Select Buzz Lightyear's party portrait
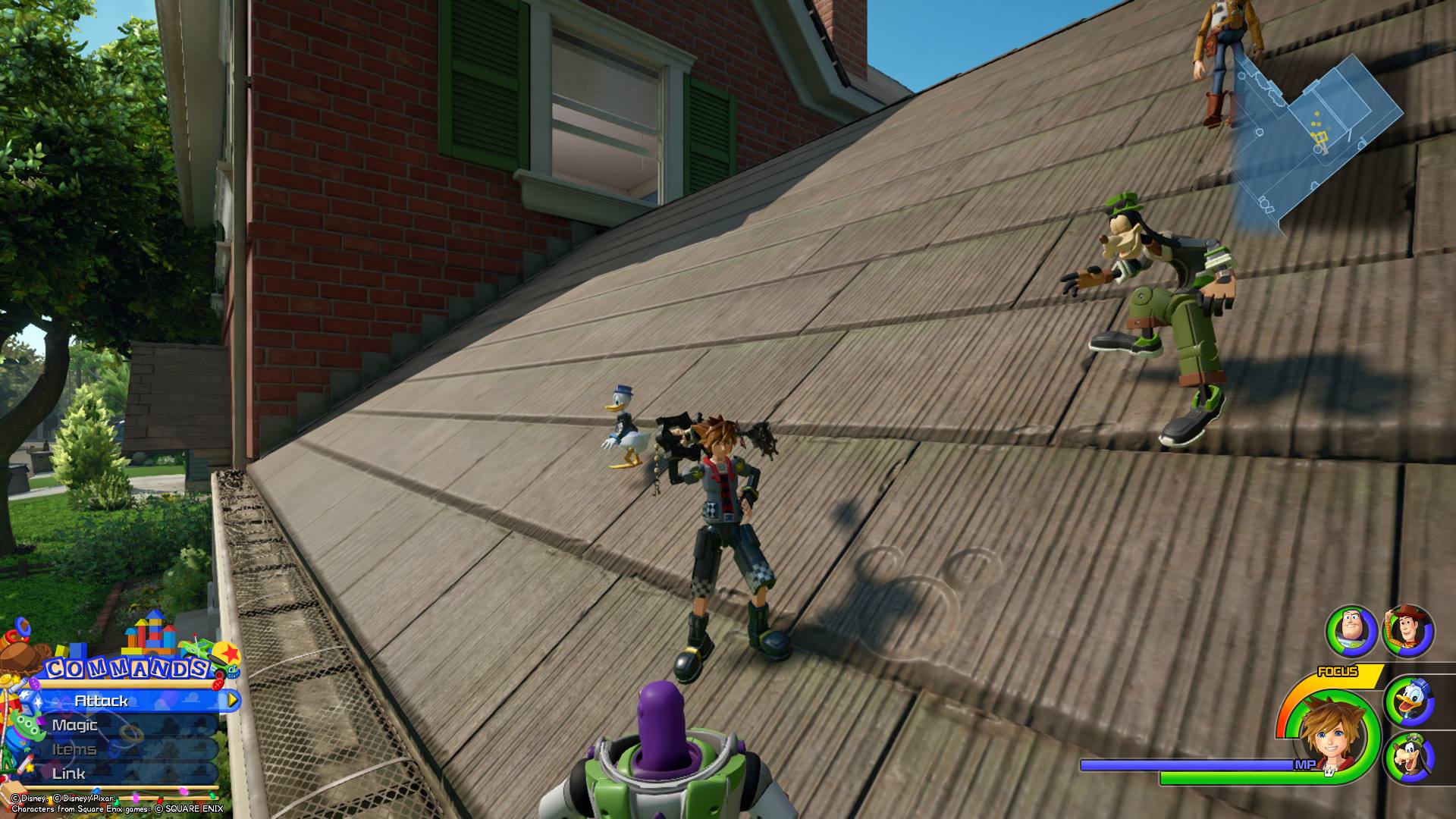 coord(1351,631)
